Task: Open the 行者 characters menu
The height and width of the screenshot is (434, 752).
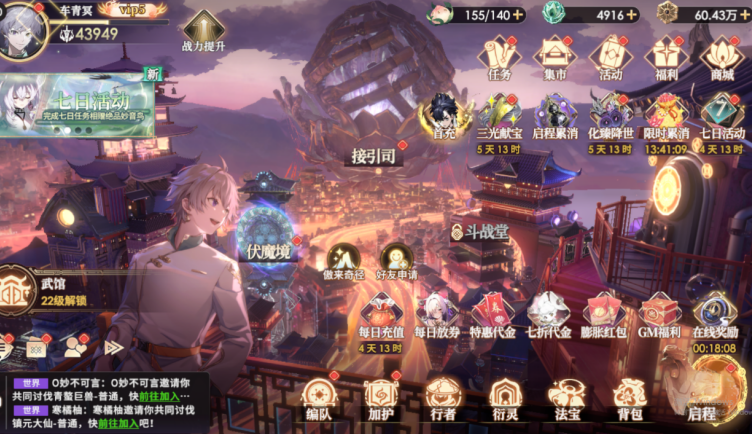Action: [x=442, y=397]
